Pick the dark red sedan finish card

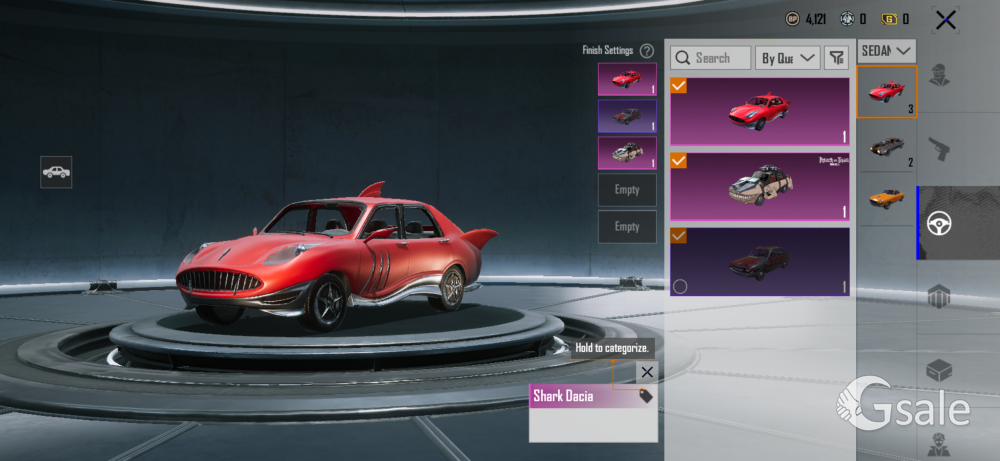pyautogui.click(x=760, y=261)
